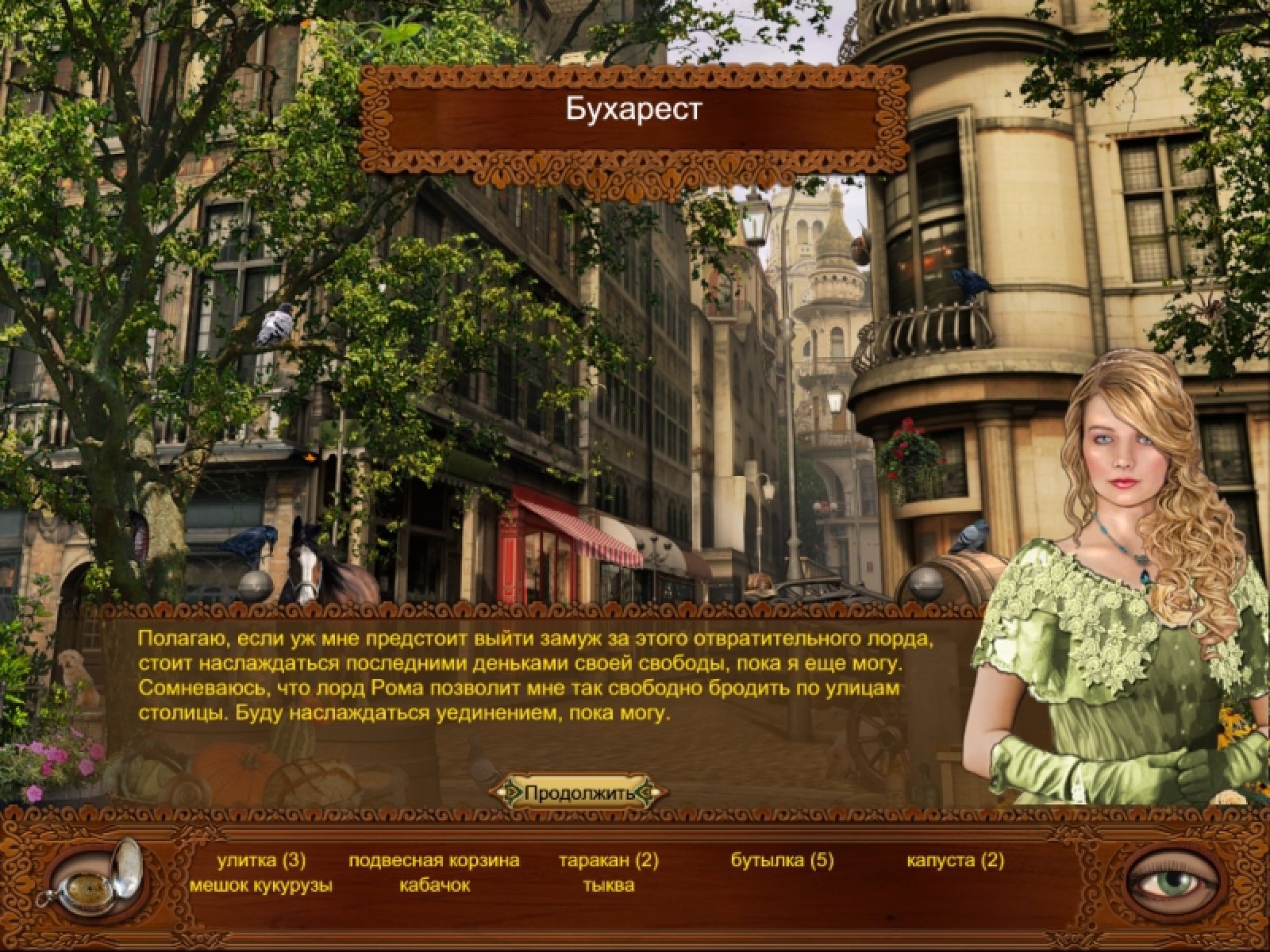
Task: Select the мешок кукурузы list entry
Action: 261,885
